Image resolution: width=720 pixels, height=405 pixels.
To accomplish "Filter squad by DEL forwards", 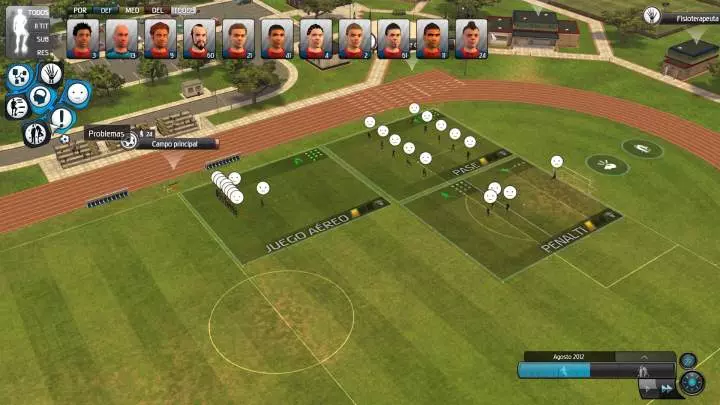I will pyautogui.click(x=156, y=9).
